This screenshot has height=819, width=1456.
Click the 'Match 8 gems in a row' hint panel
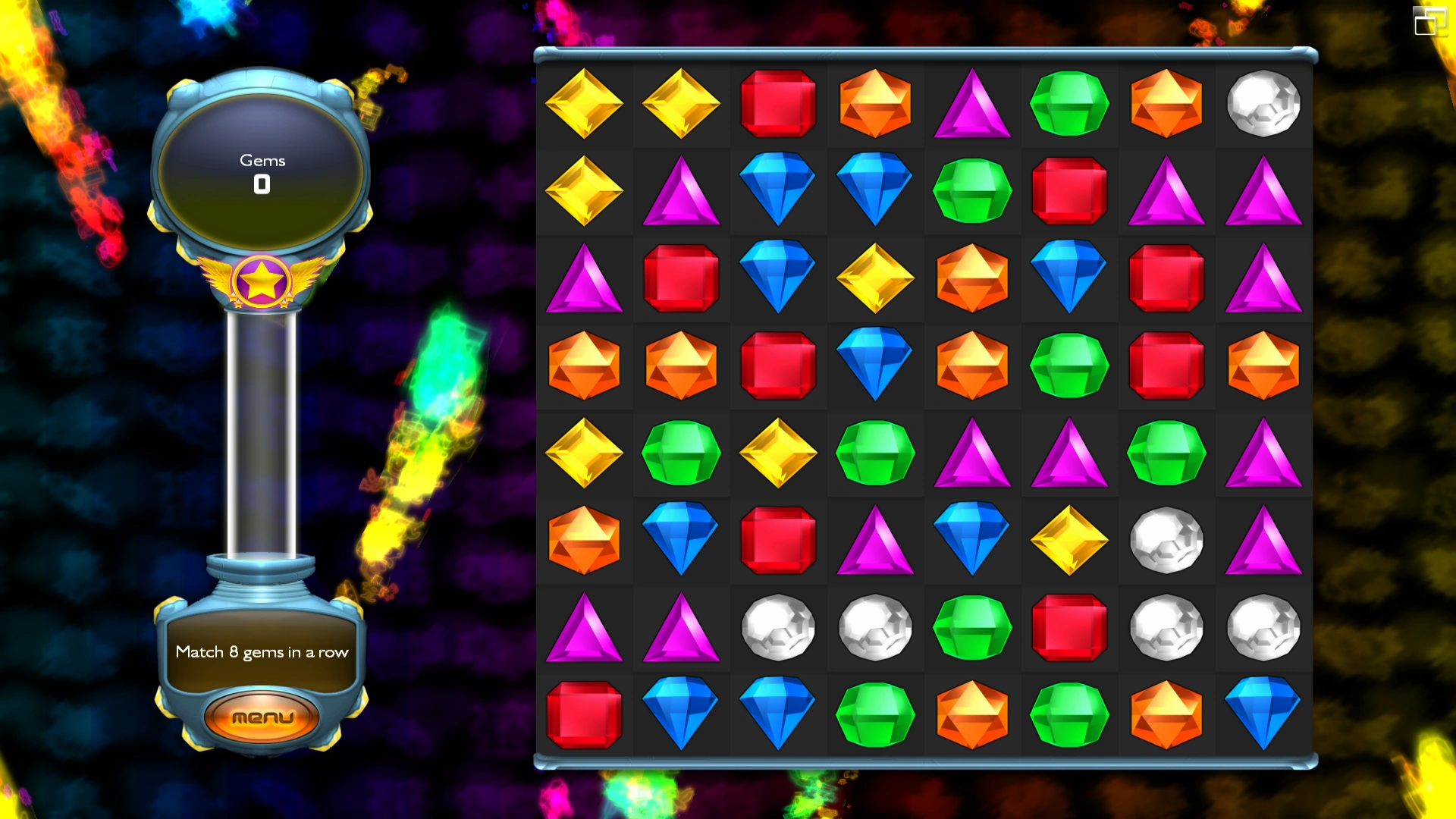(262, 651)
